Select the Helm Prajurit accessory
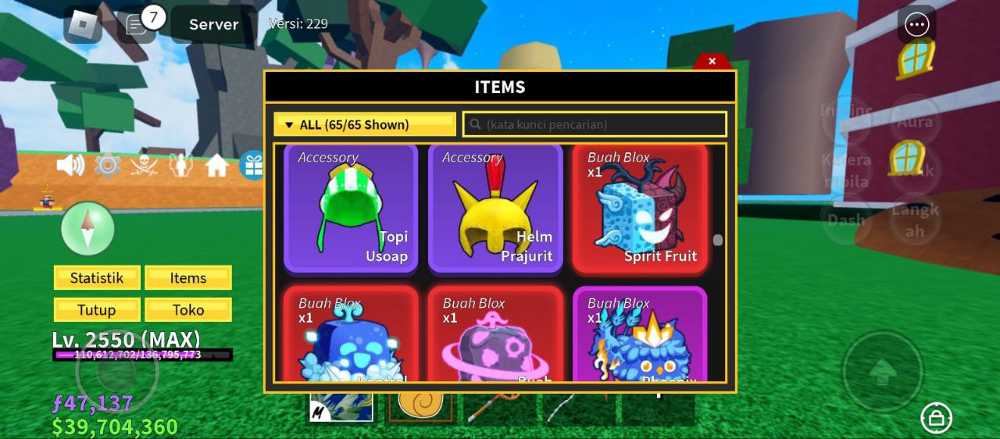 click(495, 208)
